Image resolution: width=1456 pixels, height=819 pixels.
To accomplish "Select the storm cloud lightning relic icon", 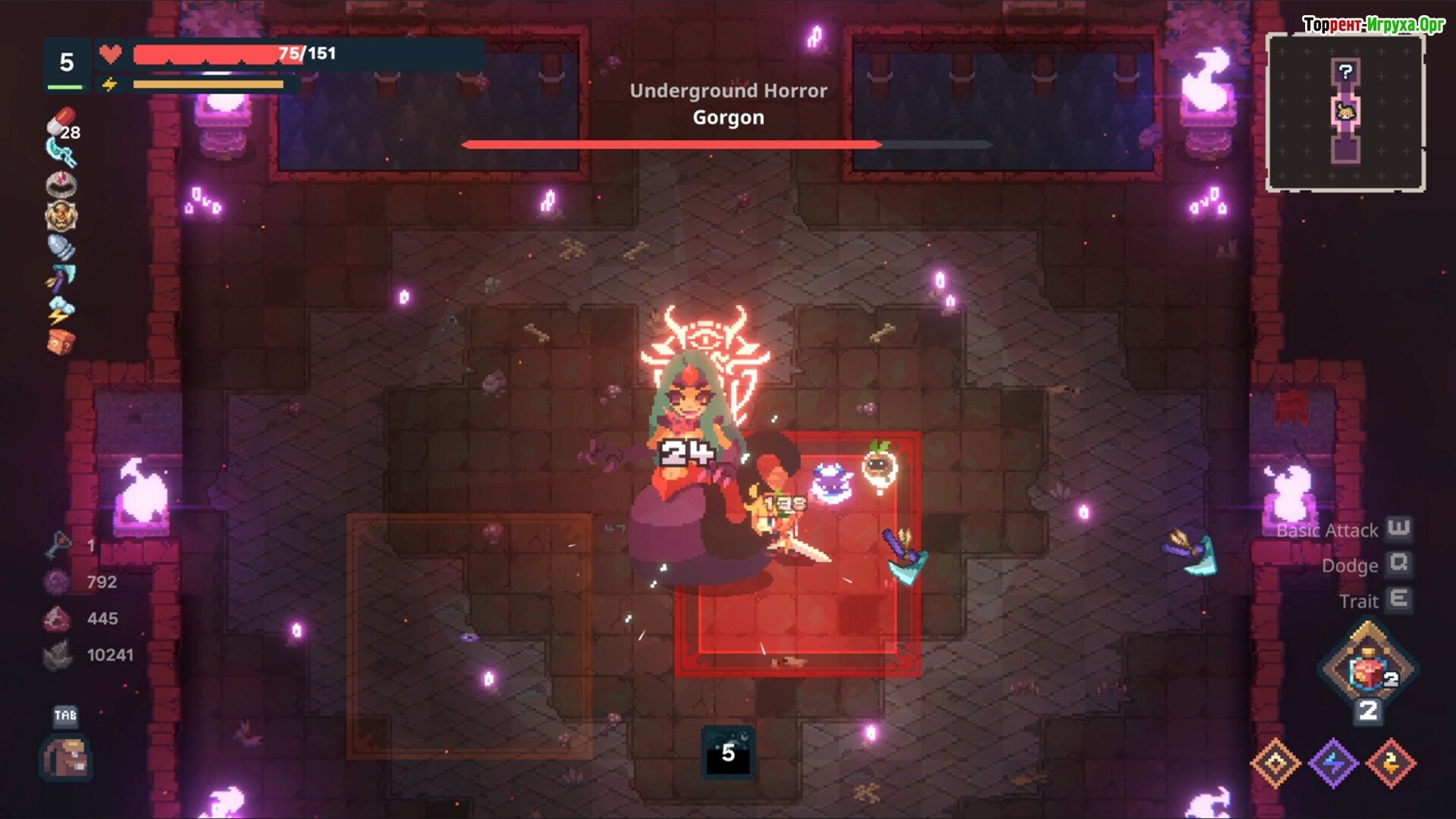I will tap(61, 309).
